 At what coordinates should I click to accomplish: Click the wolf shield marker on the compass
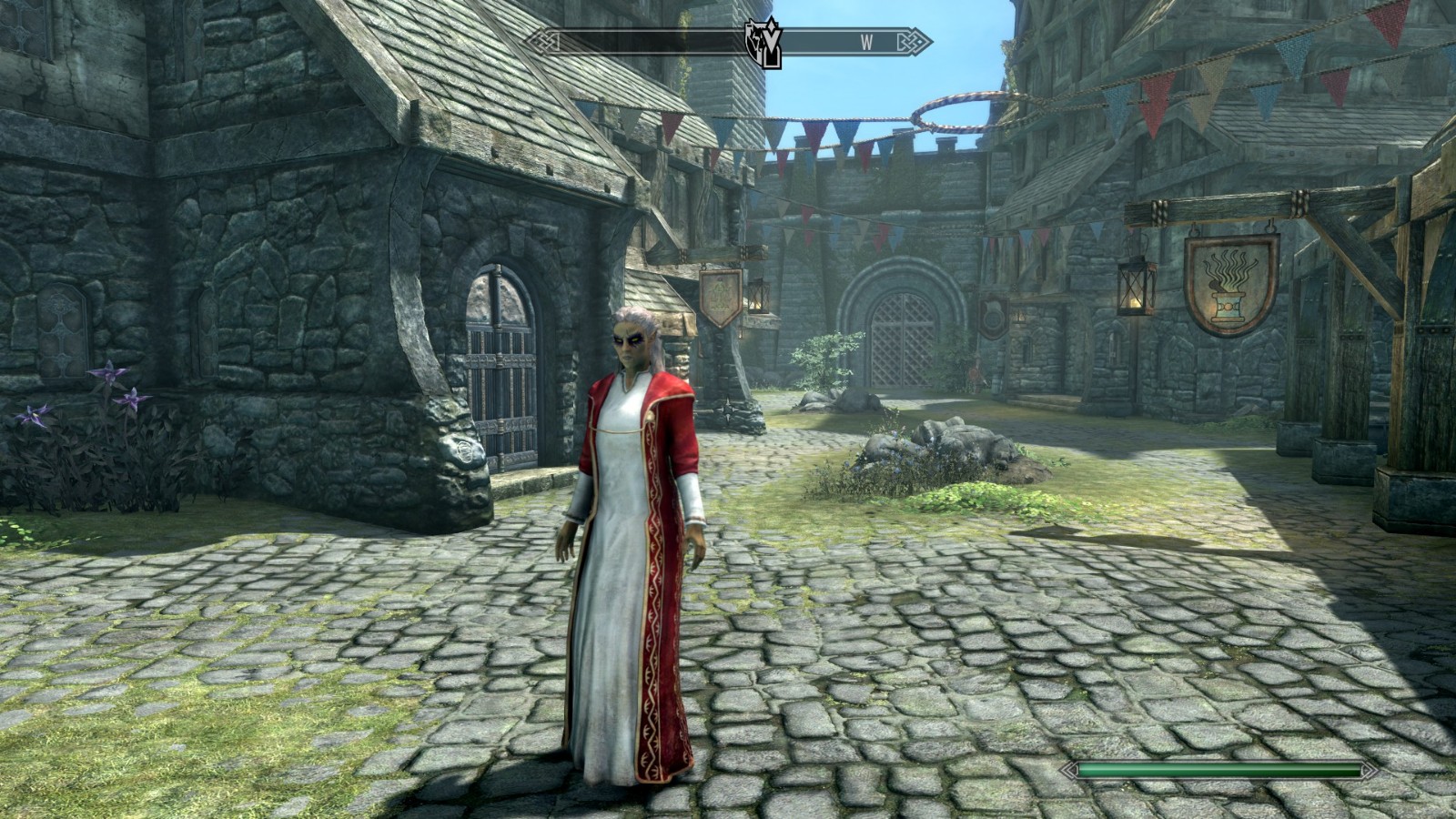tap(761, 42)
